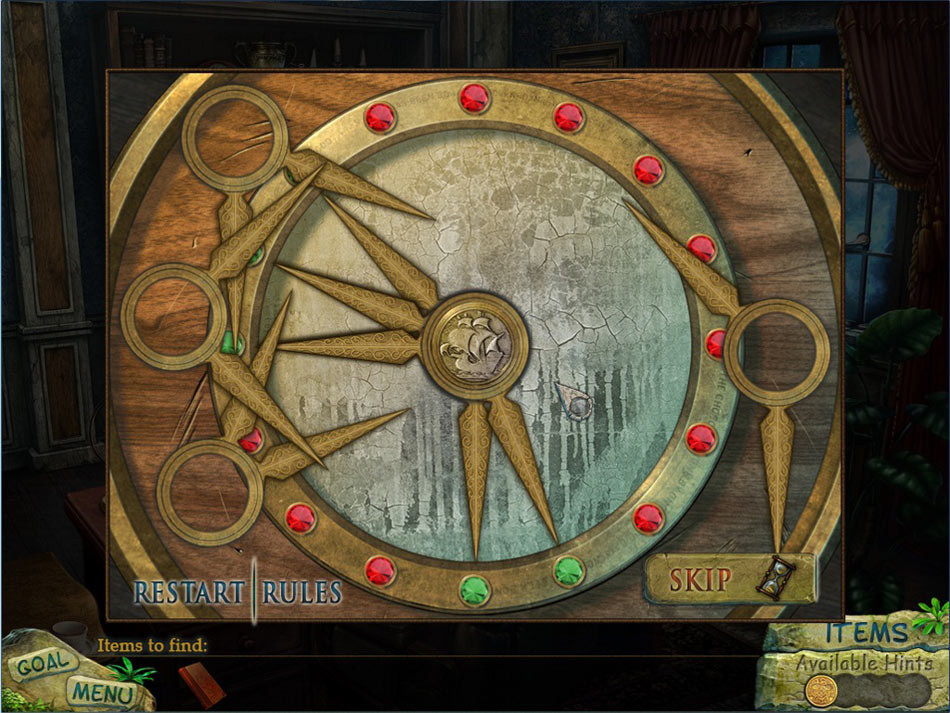Screen dimensions: 950x713
Task: Click the ship emblem at compass center
Action: [x=475, y=345]
